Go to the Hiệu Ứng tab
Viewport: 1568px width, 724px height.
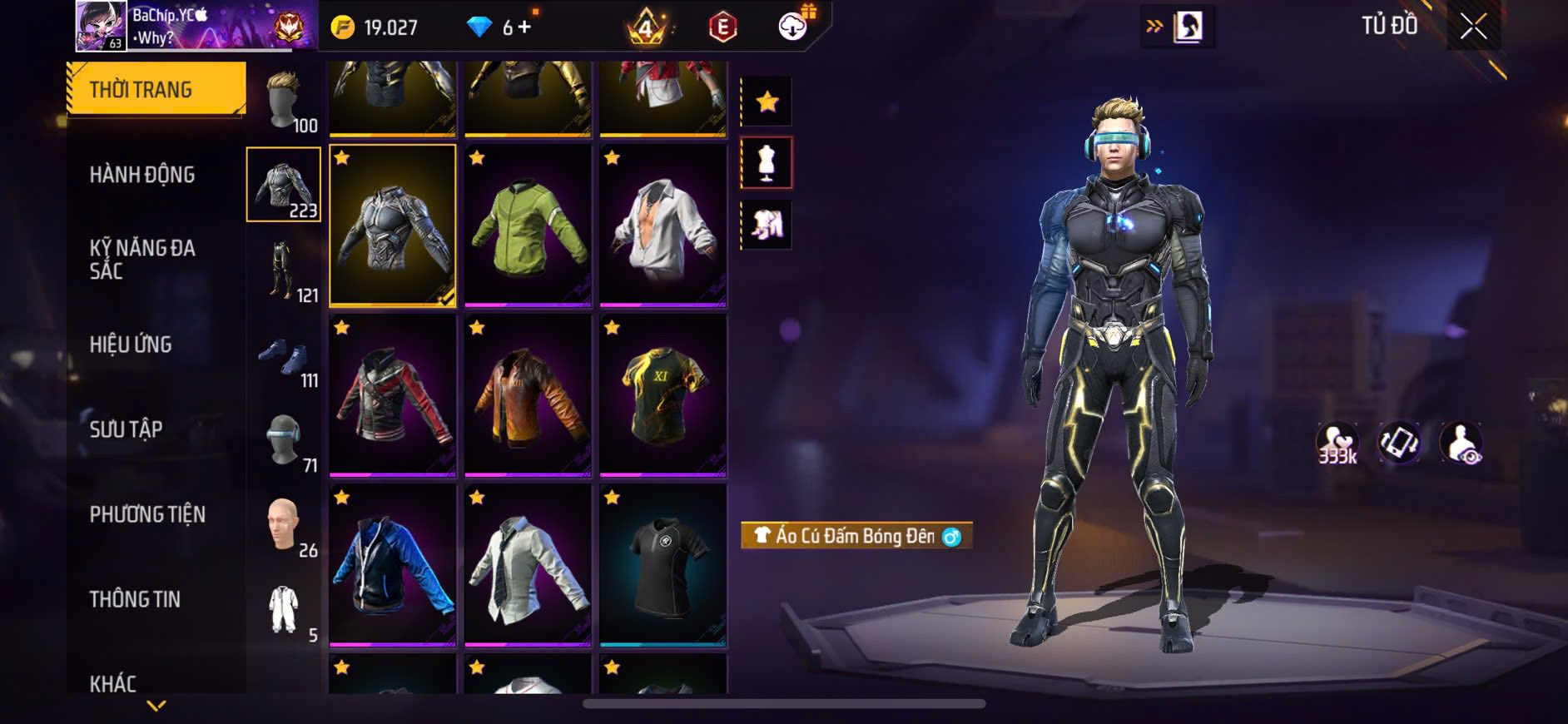pyautogui.click(x=131, y=345)
